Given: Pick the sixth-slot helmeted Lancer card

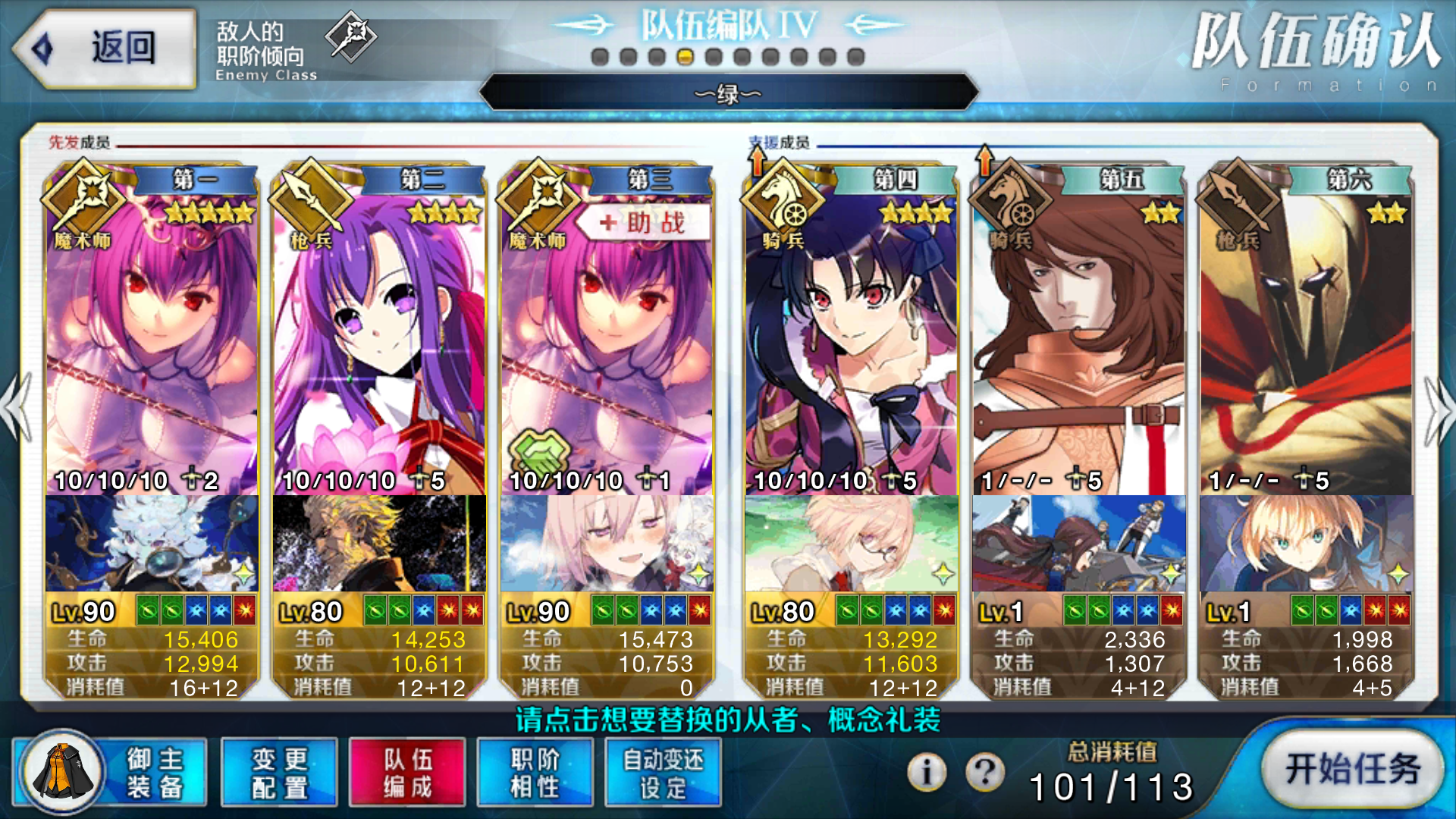Looking at the screenshot, I should click(1306, 341).
